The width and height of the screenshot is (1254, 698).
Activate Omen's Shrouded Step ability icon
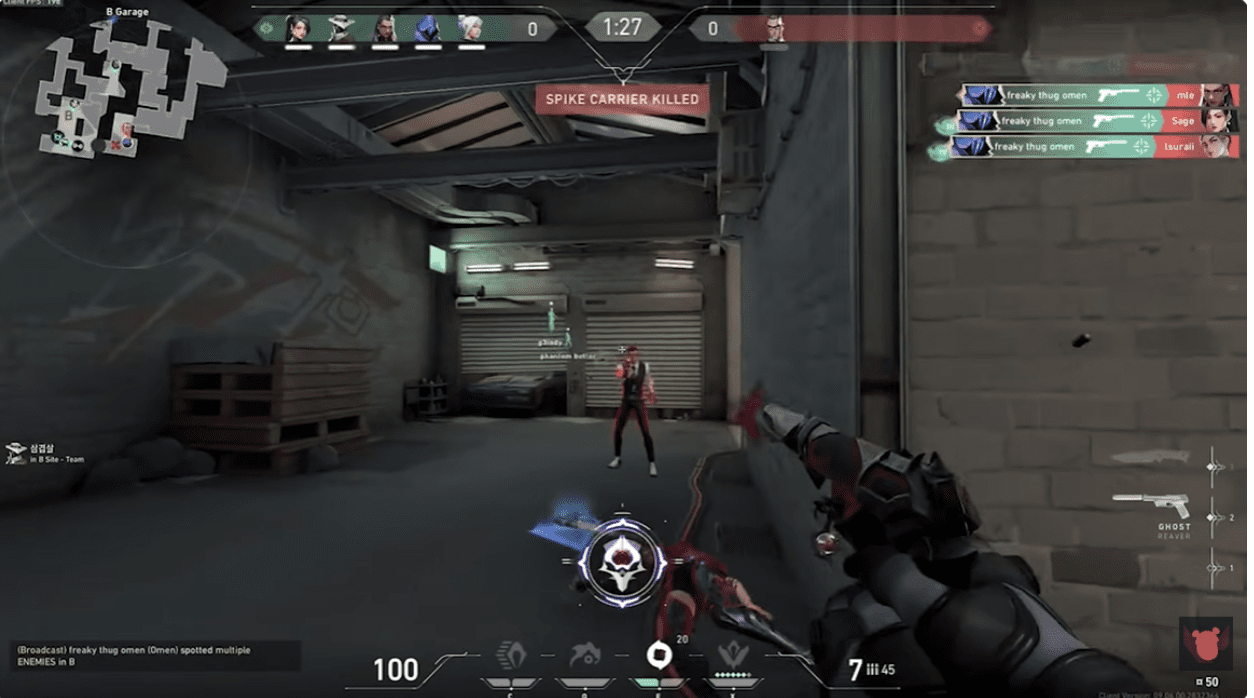512,657
